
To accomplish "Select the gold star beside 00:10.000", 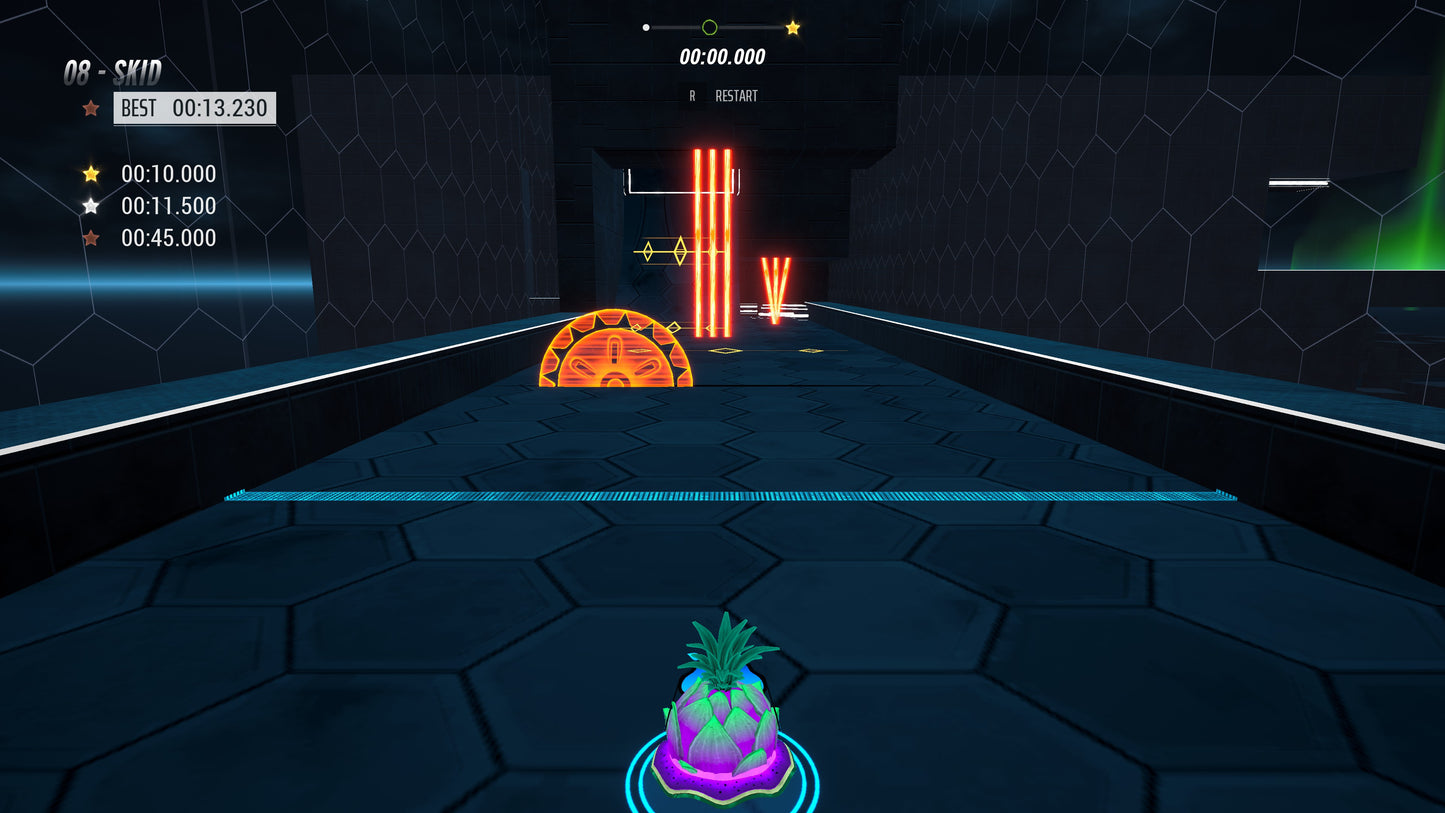I will (x=91, y=174).
